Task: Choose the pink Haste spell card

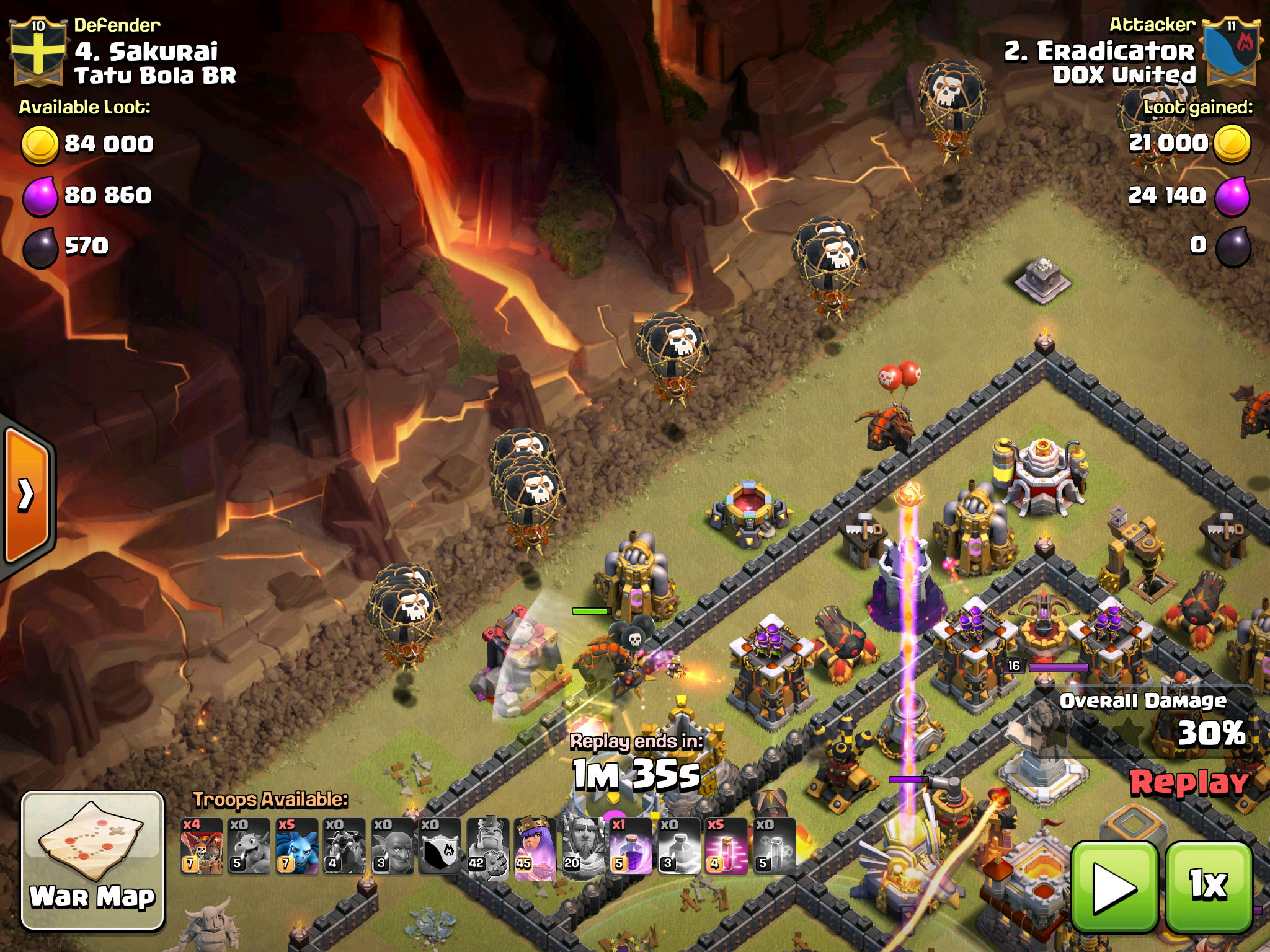Action: tap(726, 846)
